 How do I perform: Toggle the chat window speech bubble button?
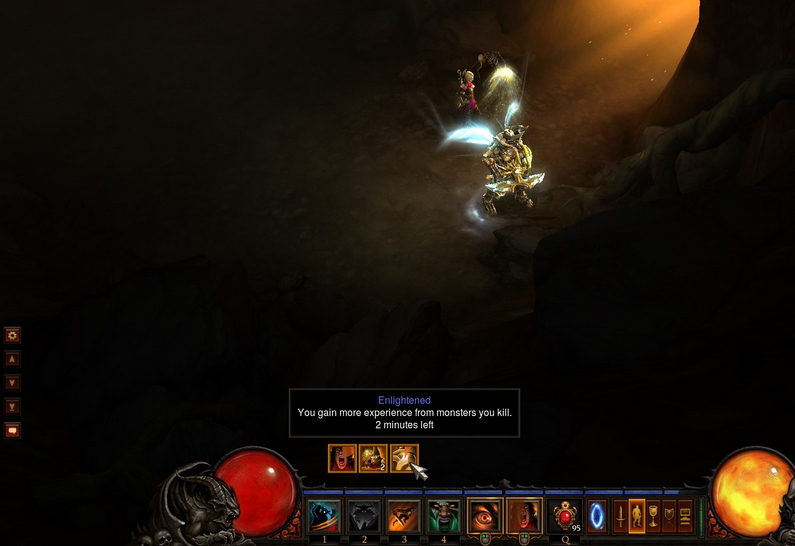pyautogui.click(x=13, y=430)
